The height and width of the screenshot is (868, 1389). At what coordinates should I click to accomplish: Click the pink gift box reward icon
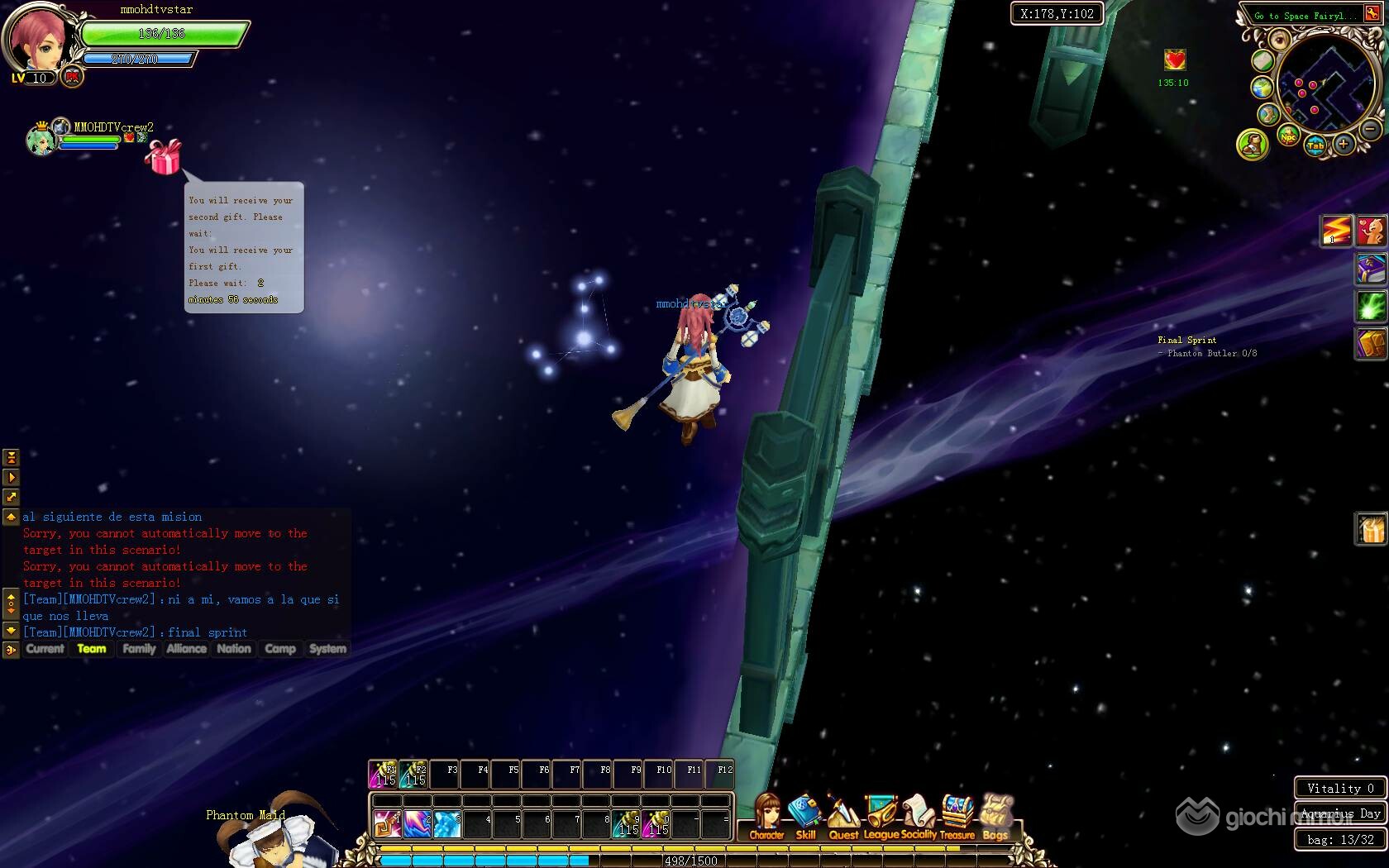(163, 156)
